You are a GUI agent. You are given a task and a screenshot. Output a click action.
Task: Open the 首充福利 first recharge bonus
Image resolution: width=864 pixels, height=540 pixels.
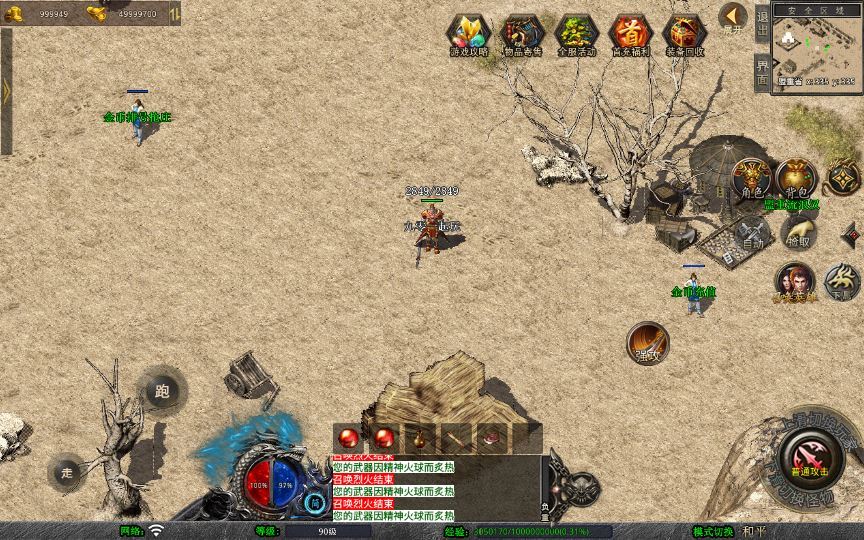(x=630, y=34)
